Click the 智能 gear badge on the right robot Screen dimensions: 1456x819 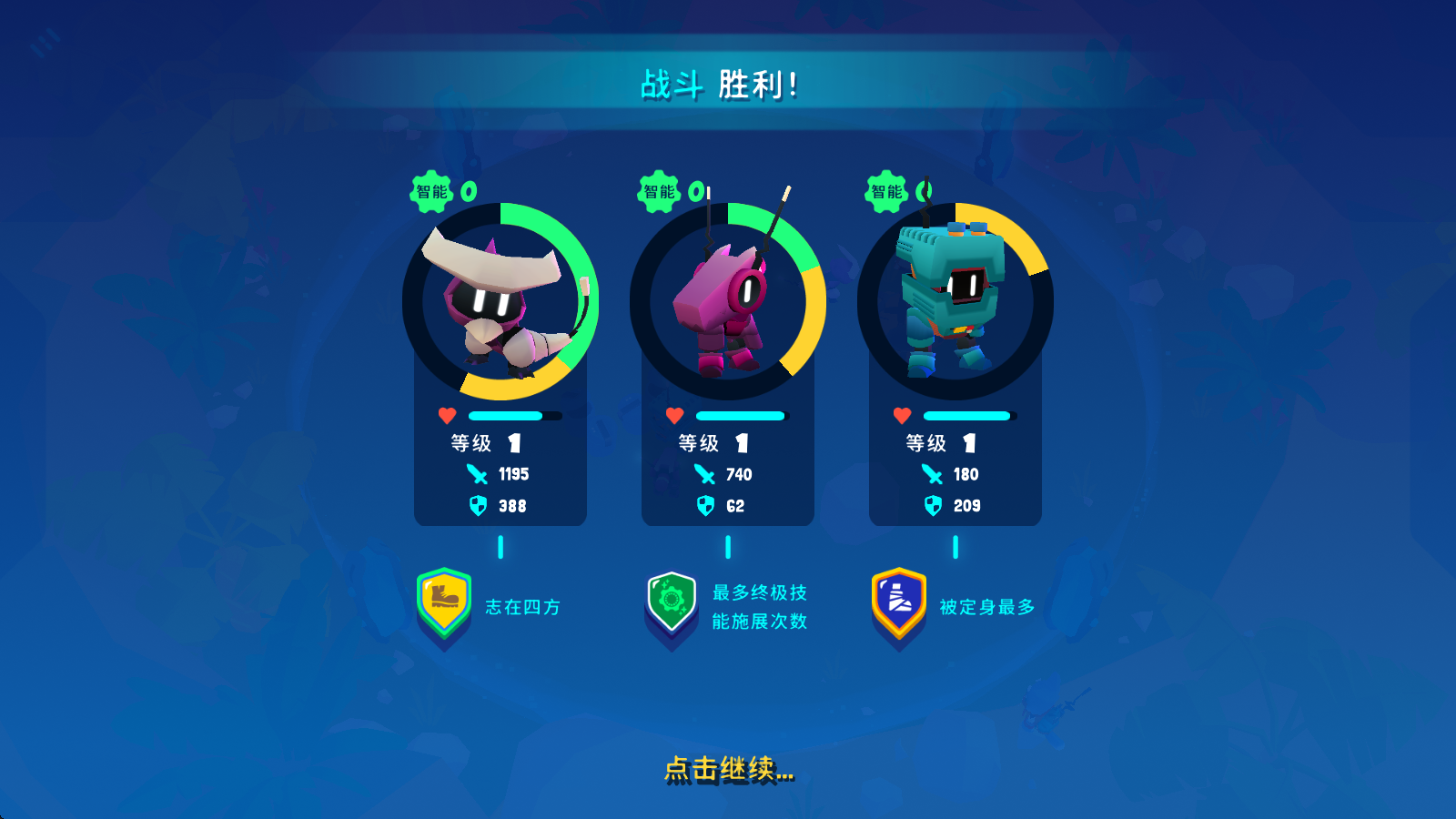pyautogui.click(x=885, y=192)
